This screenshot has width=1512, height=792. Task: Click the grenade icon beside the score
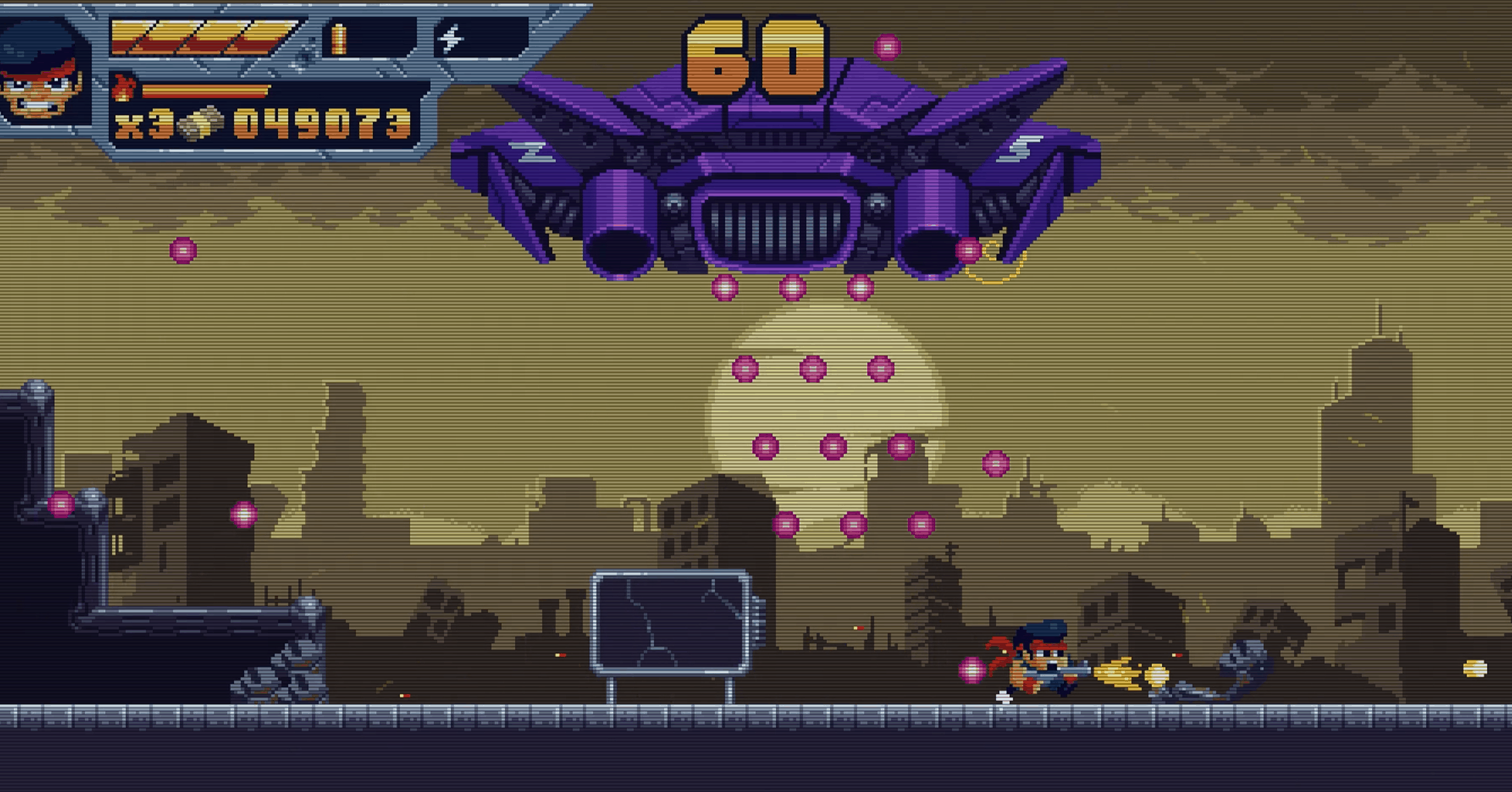200,123
